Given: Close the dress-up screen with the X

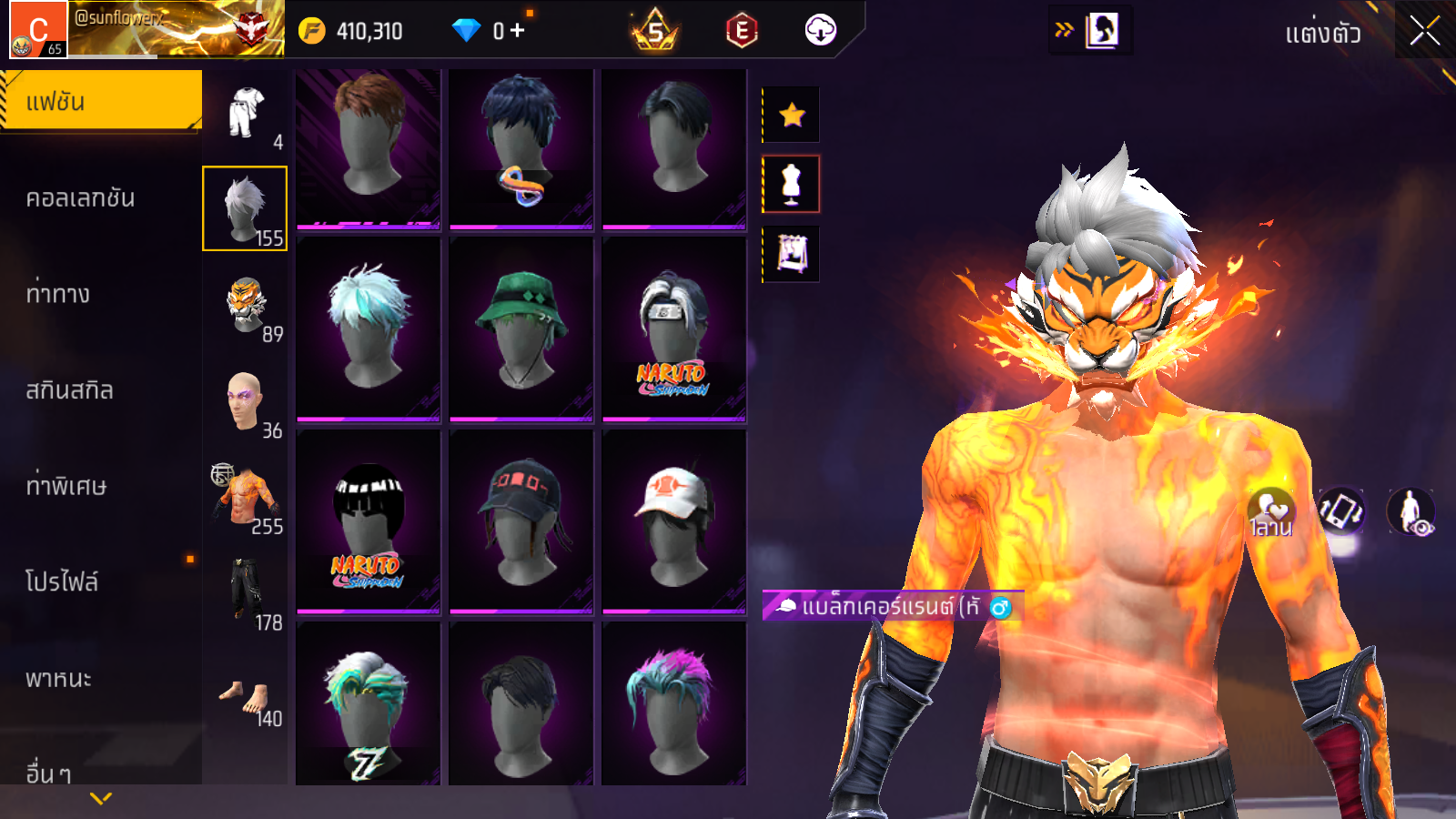Looking at the screenshot, I should point(1424,31).
